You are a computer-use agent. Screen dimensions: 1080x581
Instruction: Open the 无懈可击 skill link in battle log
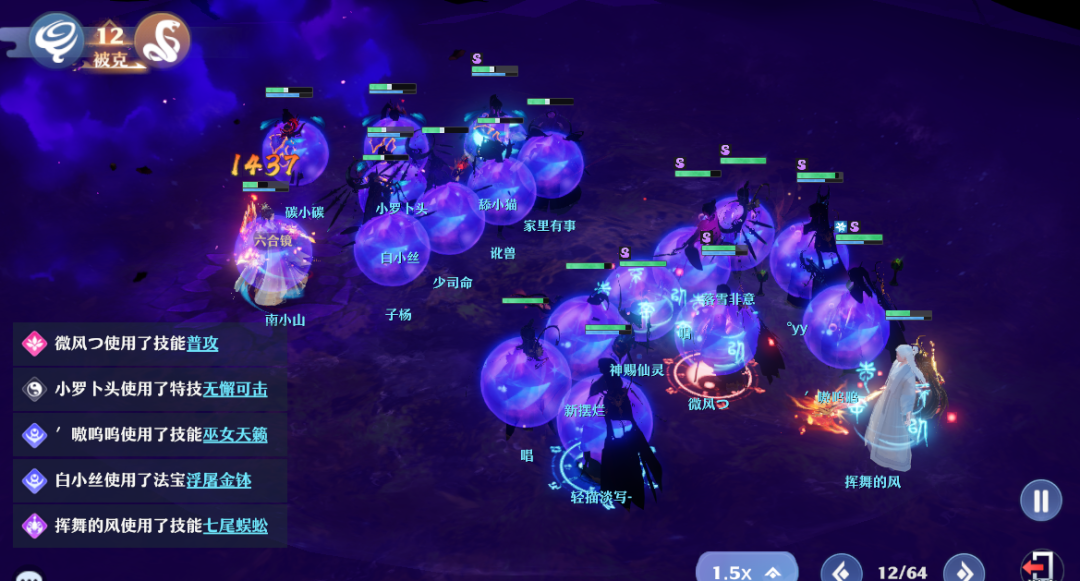click(235, 389)
